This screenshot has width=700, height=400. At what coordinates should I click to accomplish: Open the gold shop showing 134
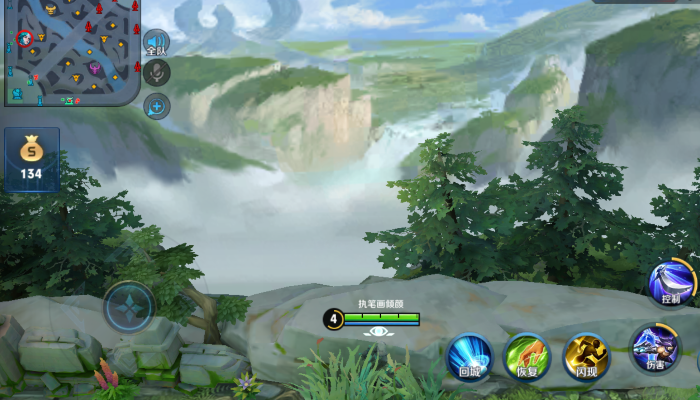32,159
